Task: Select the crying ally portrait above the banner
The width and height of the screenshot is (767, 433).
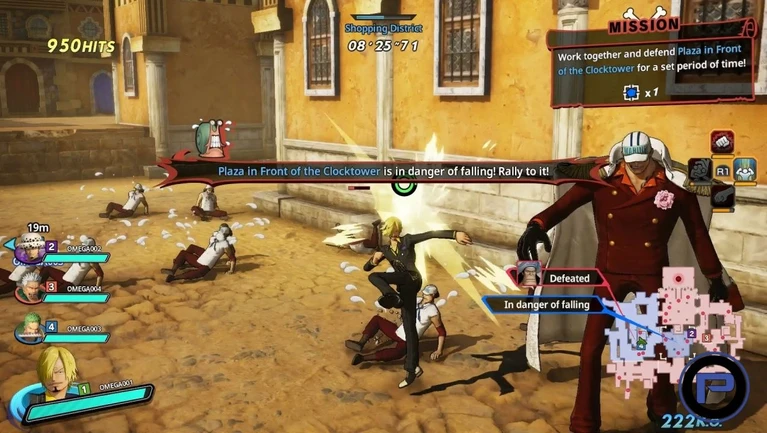Action: [212, 140]
